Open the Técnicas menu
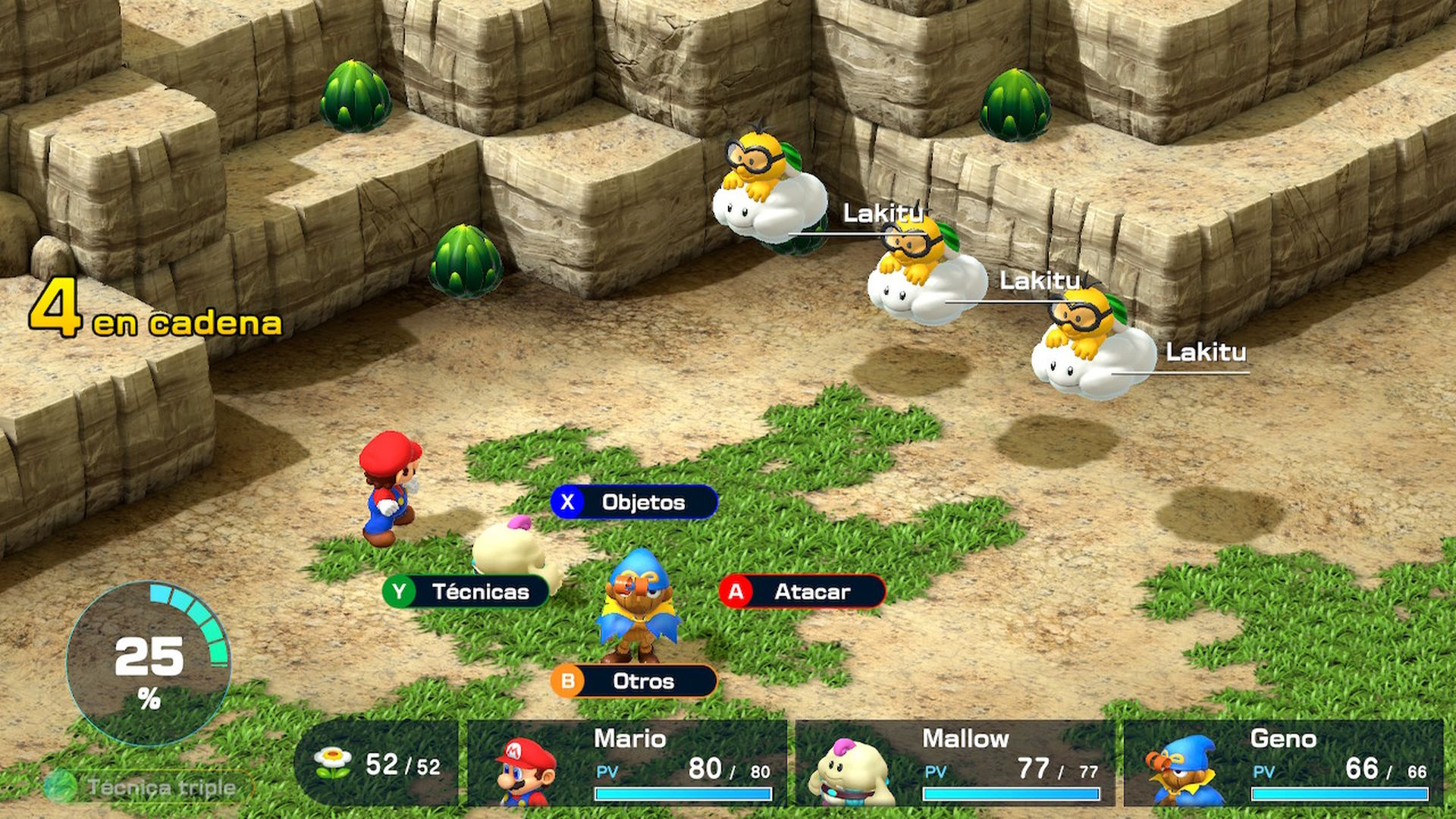 coord(481,593)
